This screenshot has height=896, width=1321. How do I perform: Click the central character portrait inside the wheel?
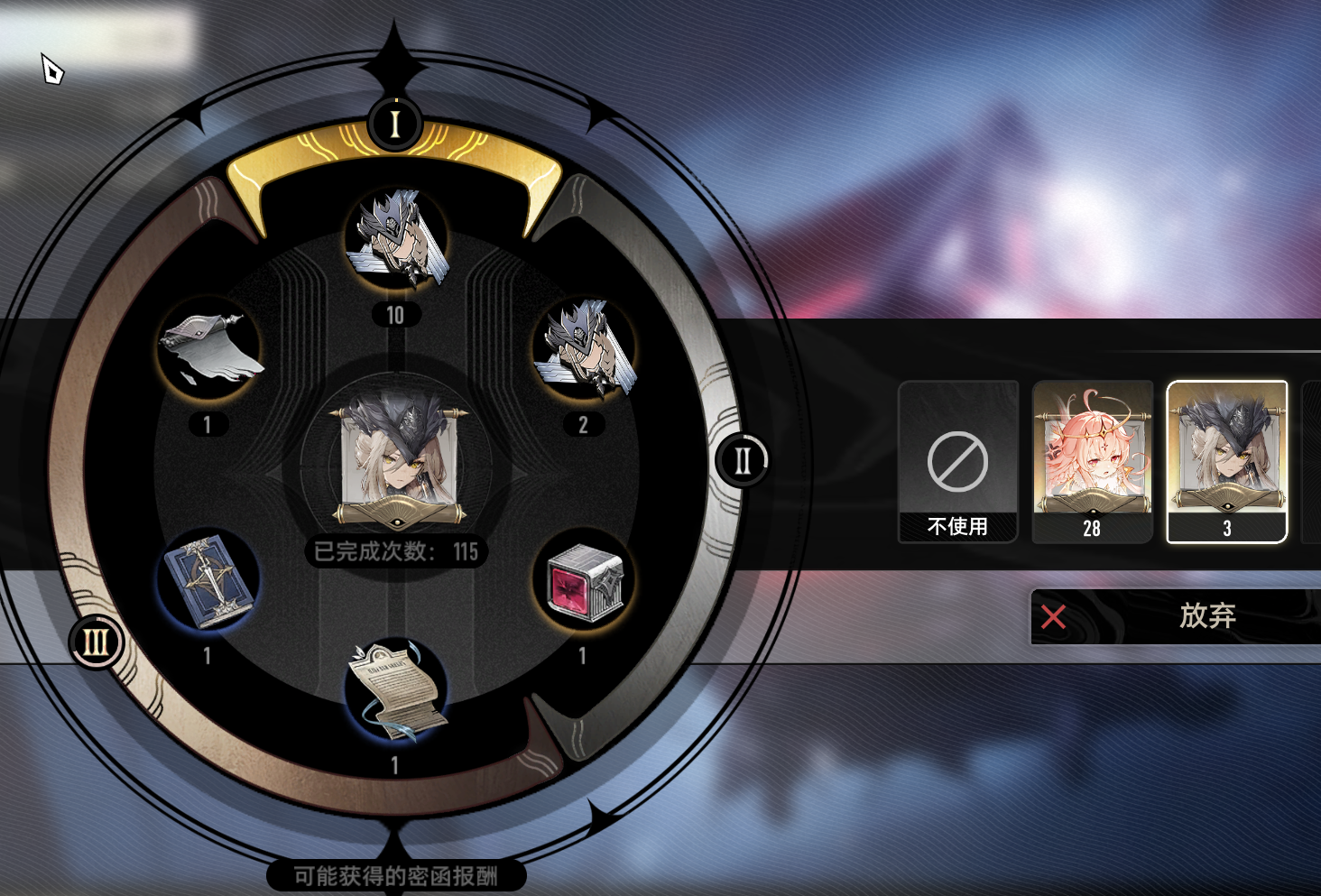pyautogui.click(x=397, y=460)
